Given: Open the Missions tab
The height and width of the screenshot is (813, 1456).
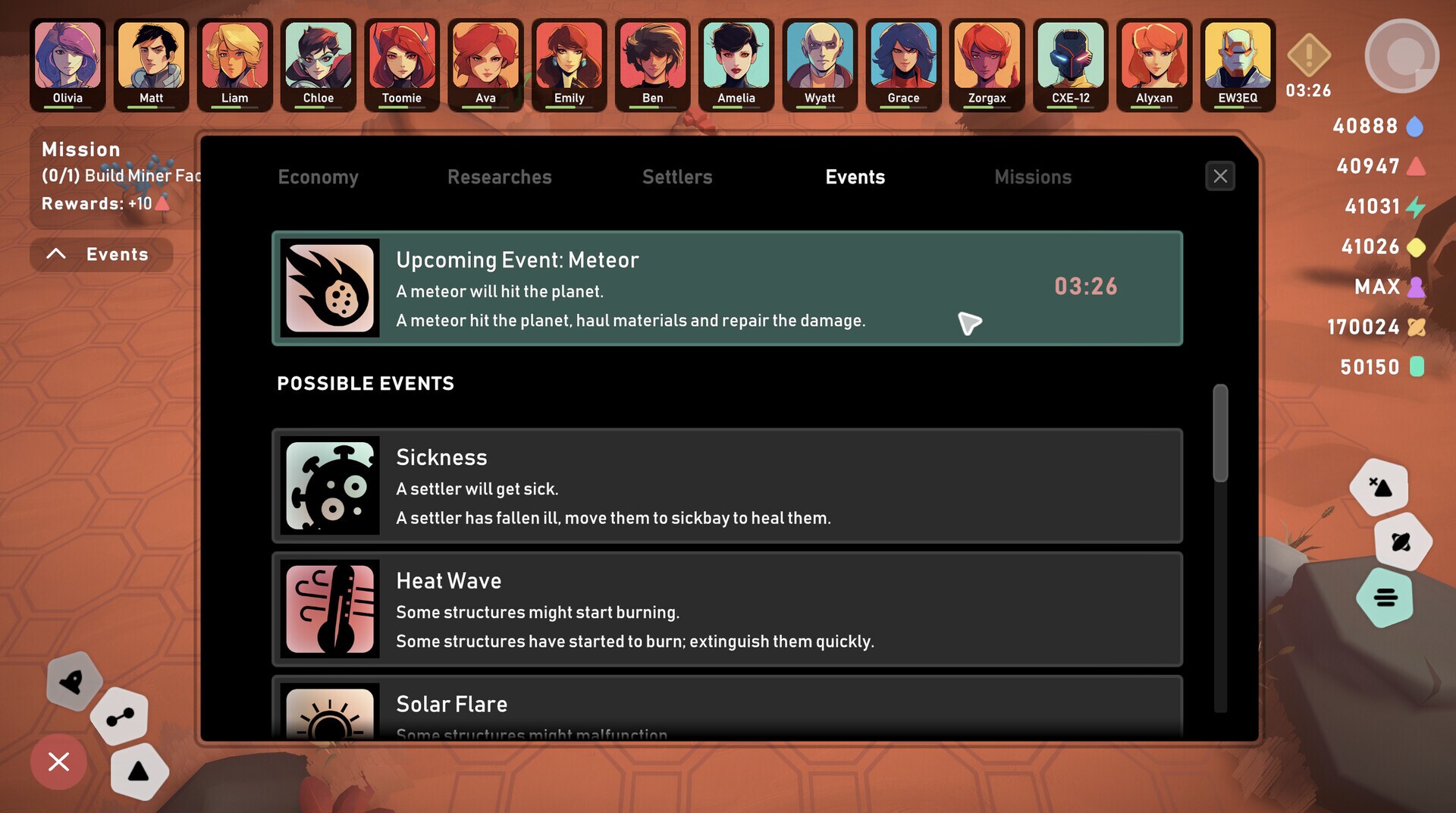Looking at the screenshot, I should [1033, 177].
